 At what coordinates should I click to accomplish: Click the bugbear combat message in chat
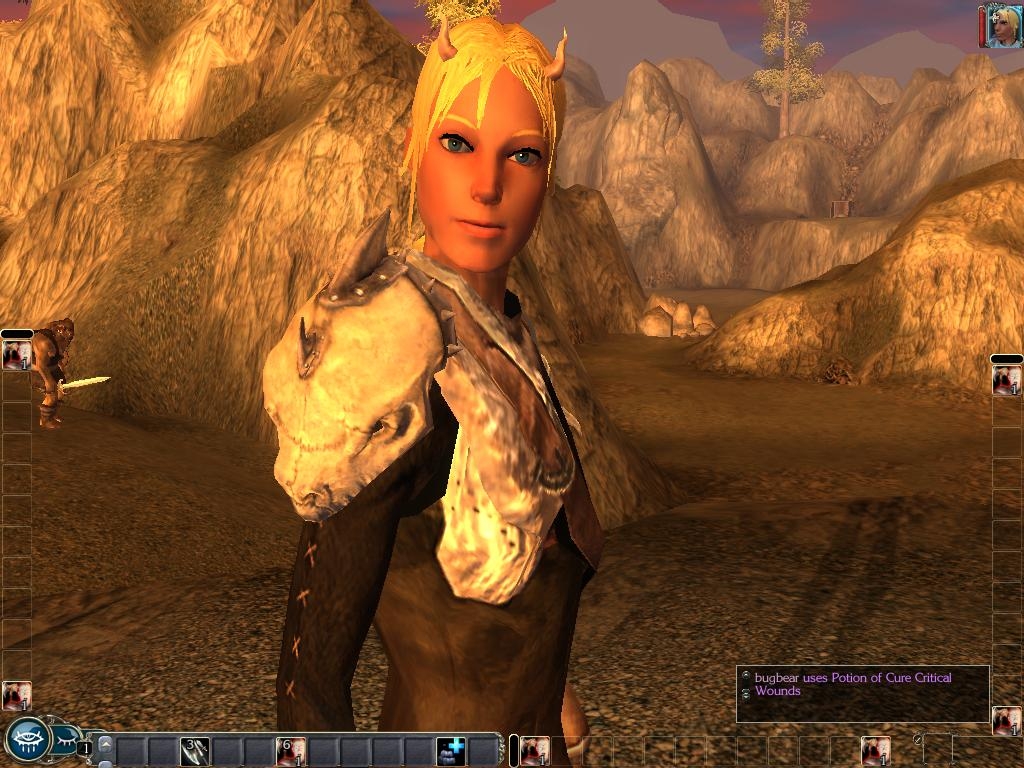click(x=852, y=684)
